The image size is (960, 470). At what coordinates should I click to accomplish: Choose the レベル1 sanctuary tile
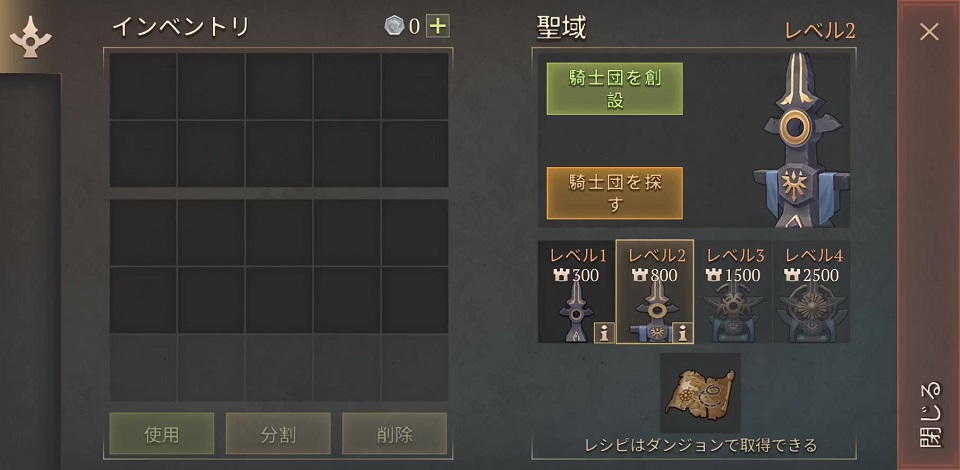576,292
